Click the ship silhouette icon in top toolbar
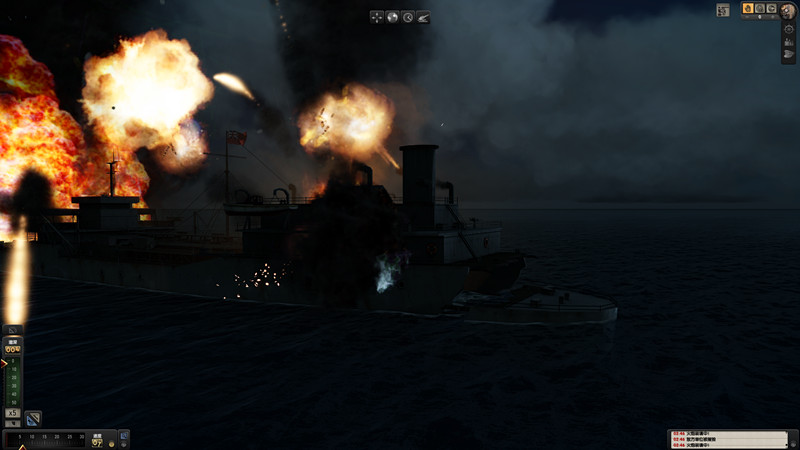 pos(423,17)
